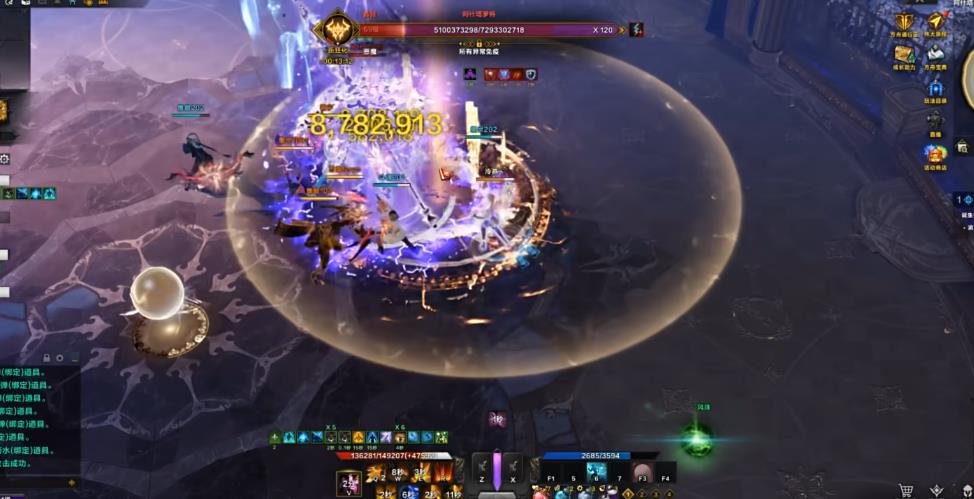The width and height of the screenshot is (974, 499).
Task: Open the treasure map scroll icon
Action: [x=905, y=55]
